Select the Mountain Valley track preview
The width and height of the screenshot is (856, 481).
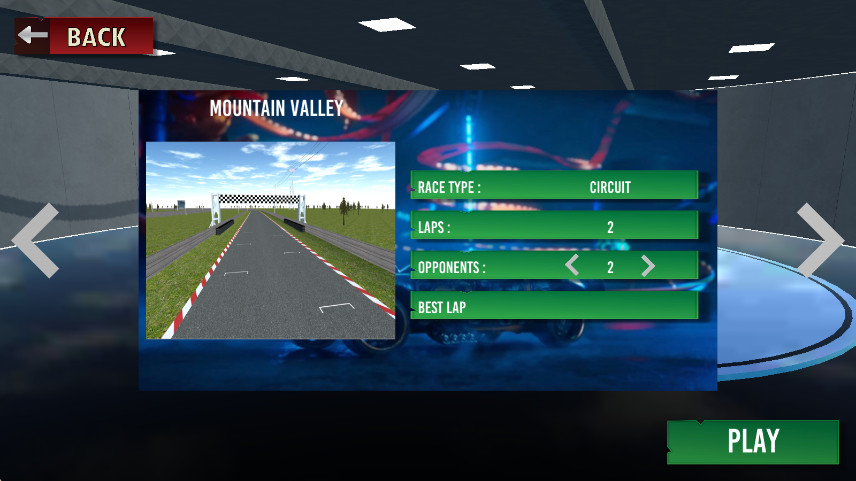(270, 240)
